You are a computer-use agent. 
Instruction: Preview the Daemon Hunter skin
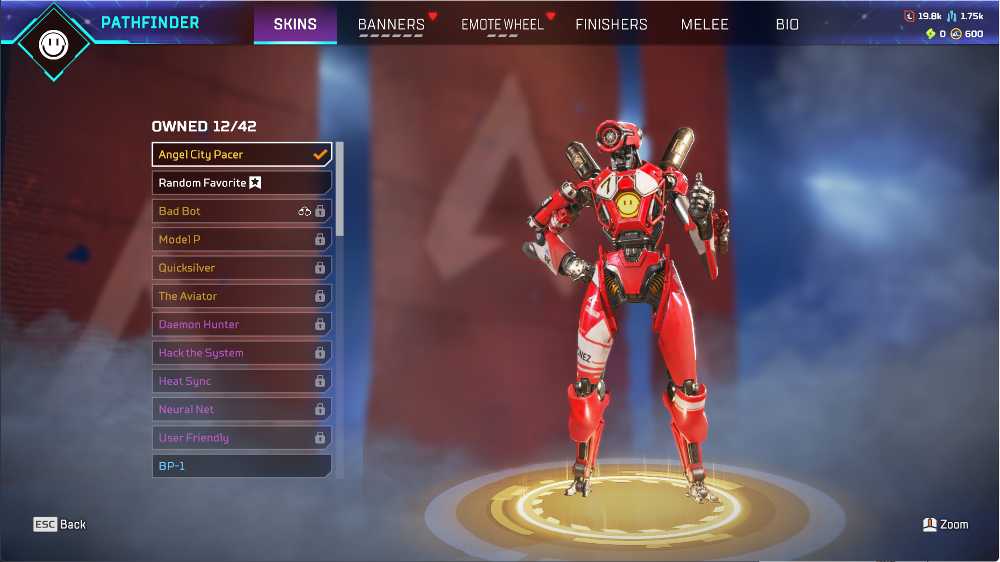point(242,324)
